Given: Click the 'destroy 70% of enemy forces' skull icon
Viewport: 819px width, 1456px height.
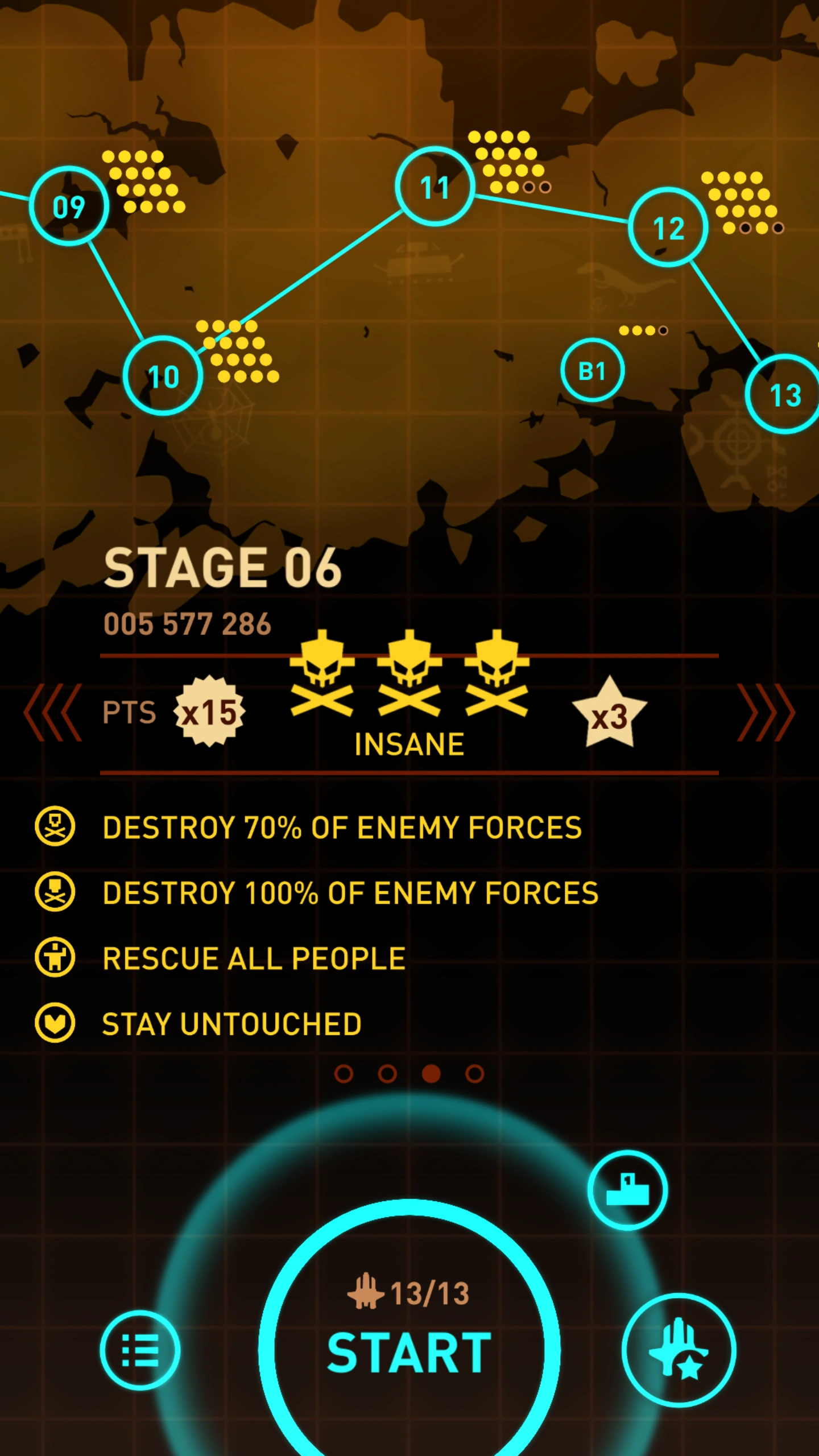Looking at the screenshot, I should 55,828.
